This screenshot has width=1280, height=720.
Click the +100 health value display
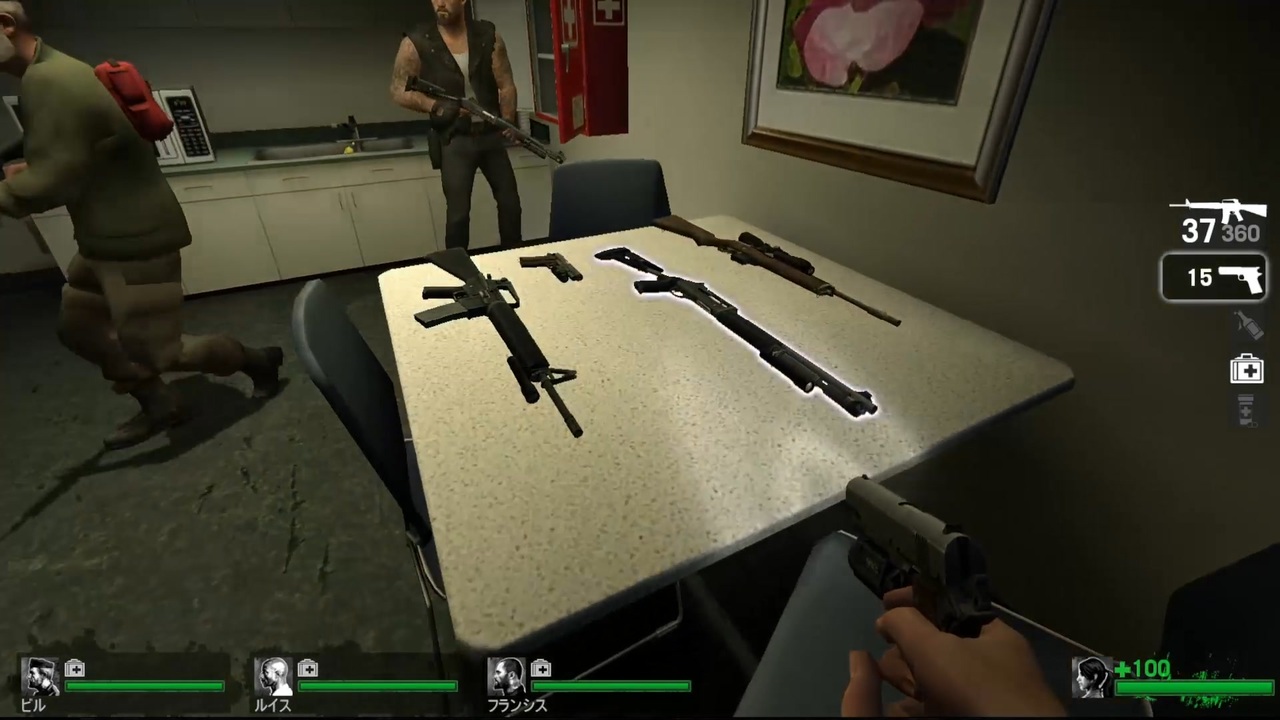coord(1143,669)
